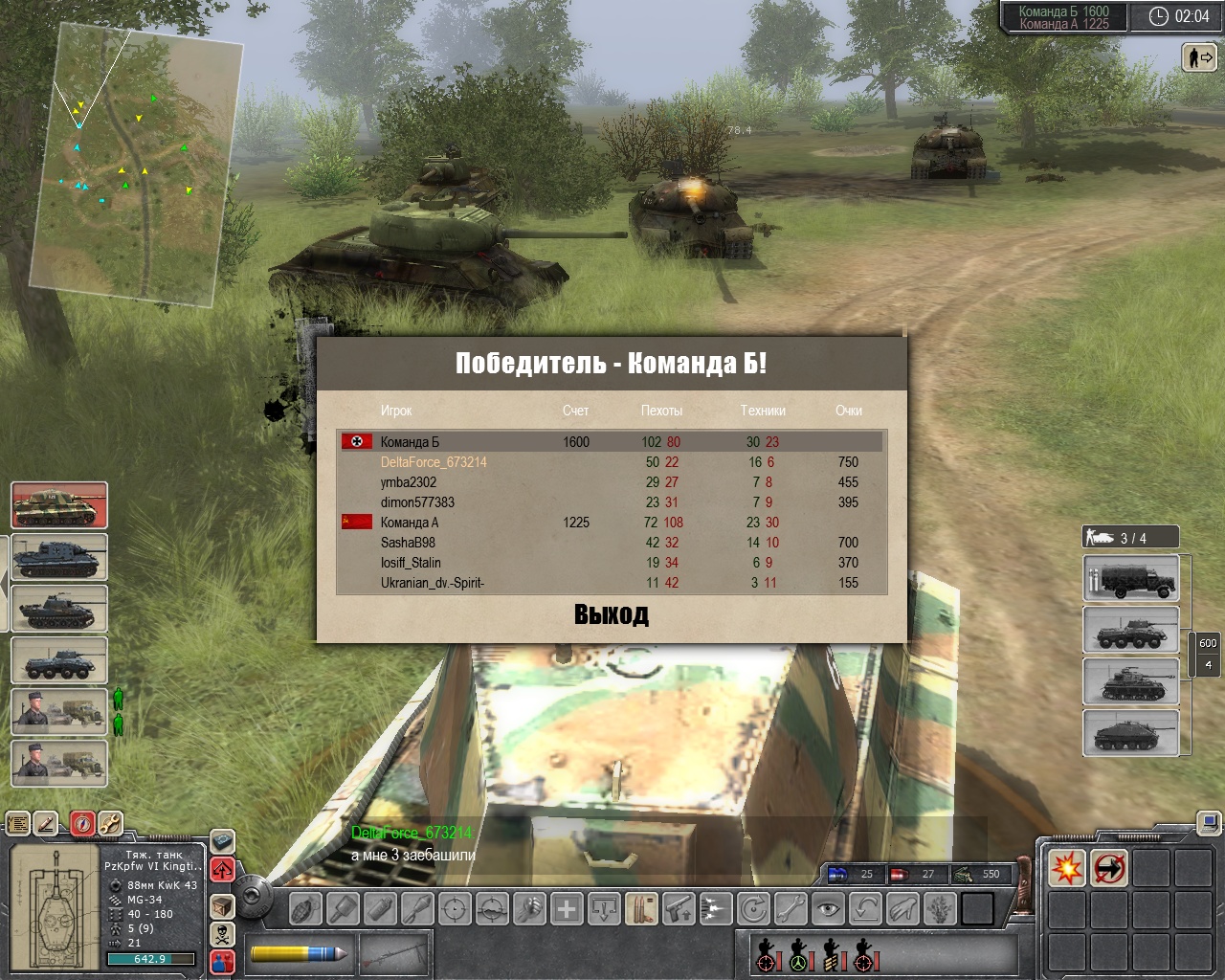Image resolution: width=1225 pixels, height=980 pixels.
Task: Select DeltaForce_673214 row in scoreboard
Action: tap(434, 462)
